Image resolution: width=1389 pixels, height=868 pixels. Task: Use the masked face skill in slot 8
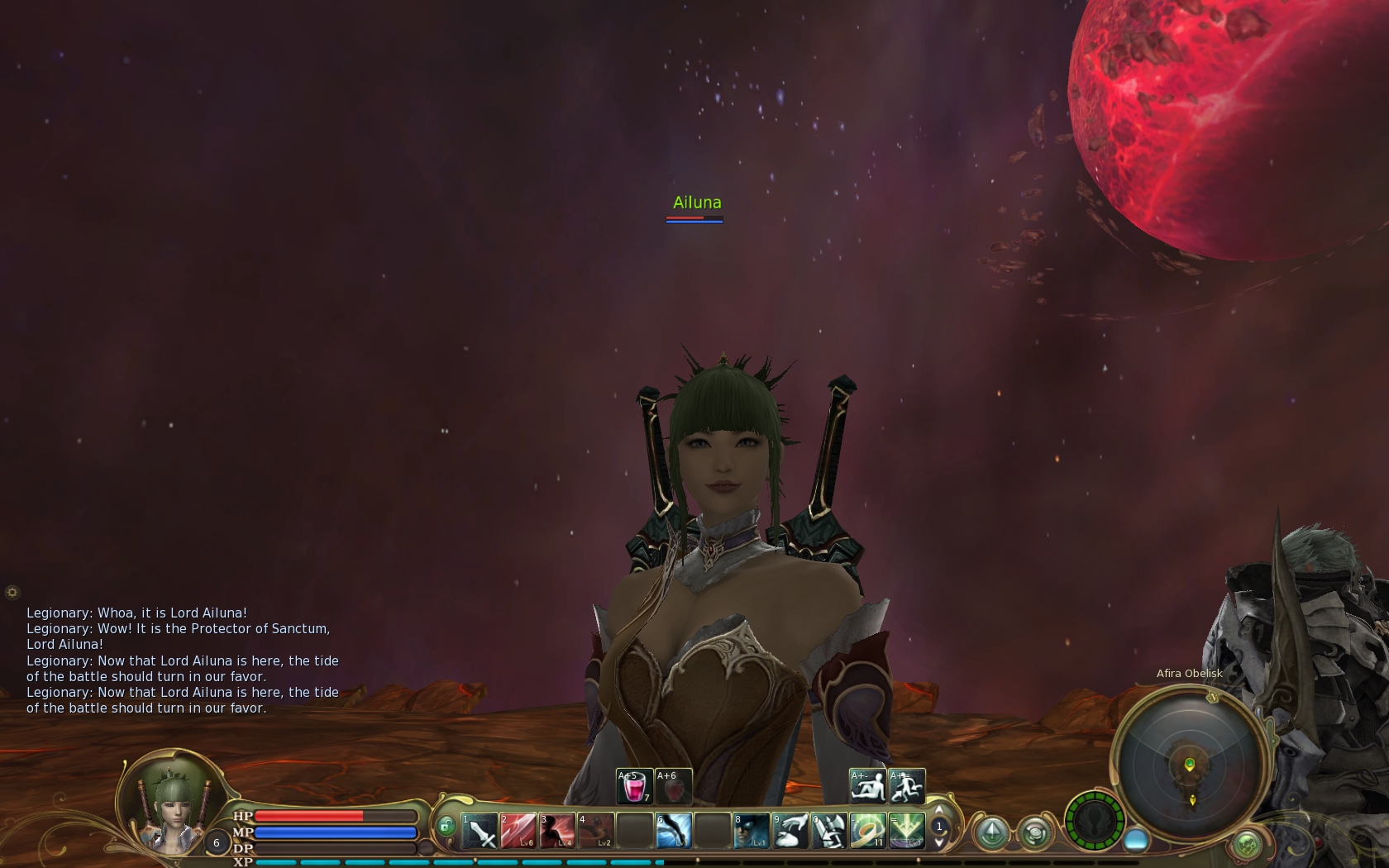752,830
